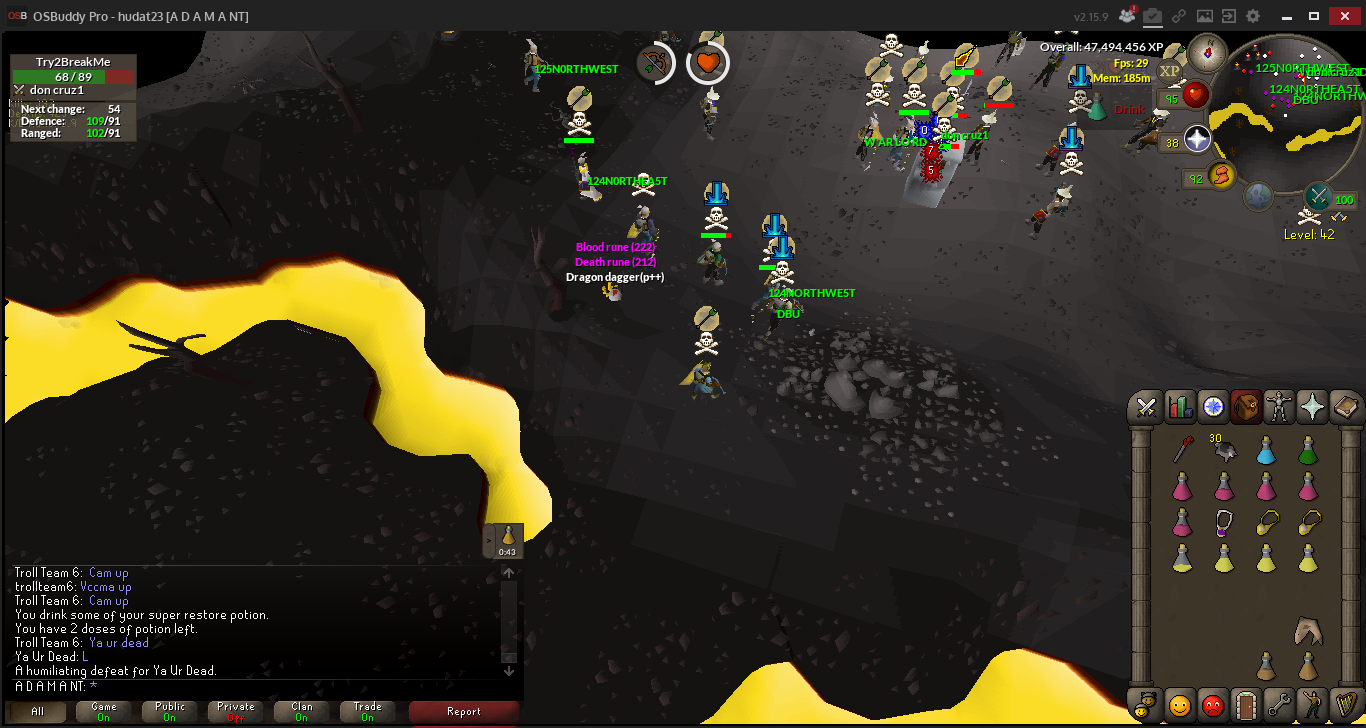Screen dimensions: 1366x728
Task: Show the Worn Equipment tab
Action: pos(1279,406)
